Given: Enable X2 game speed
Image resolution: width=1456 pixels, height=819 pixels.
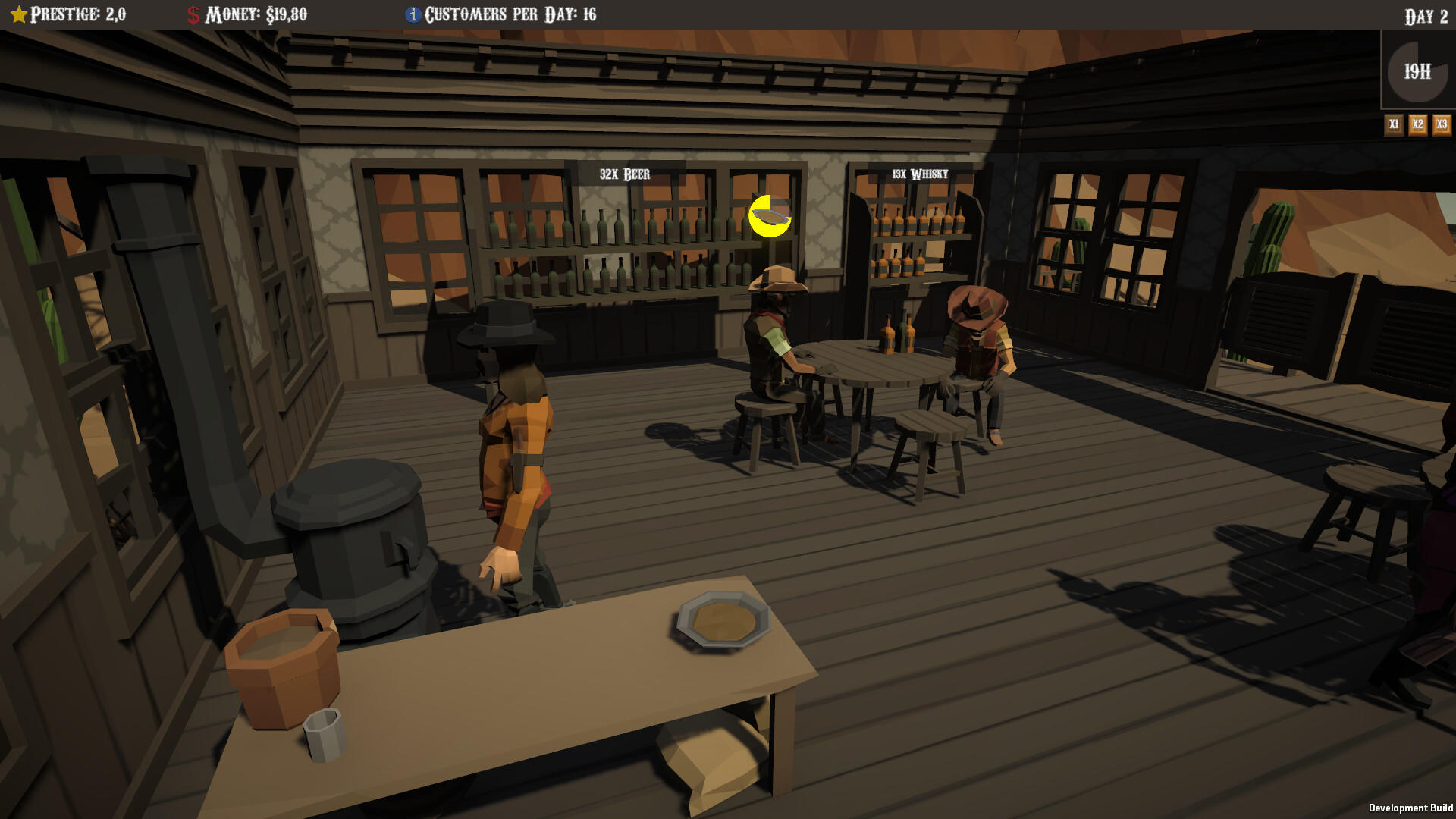Looking at the screenshot, I should (x=1417, y=124).
